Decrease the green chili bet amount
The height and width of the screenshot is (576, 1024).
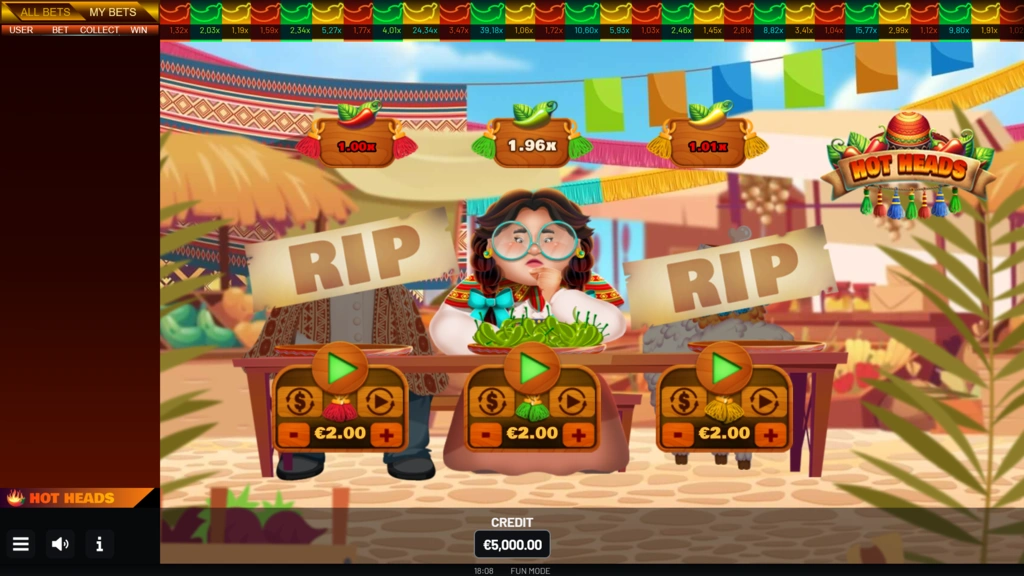pyautogui.click(x=486, y=435)
